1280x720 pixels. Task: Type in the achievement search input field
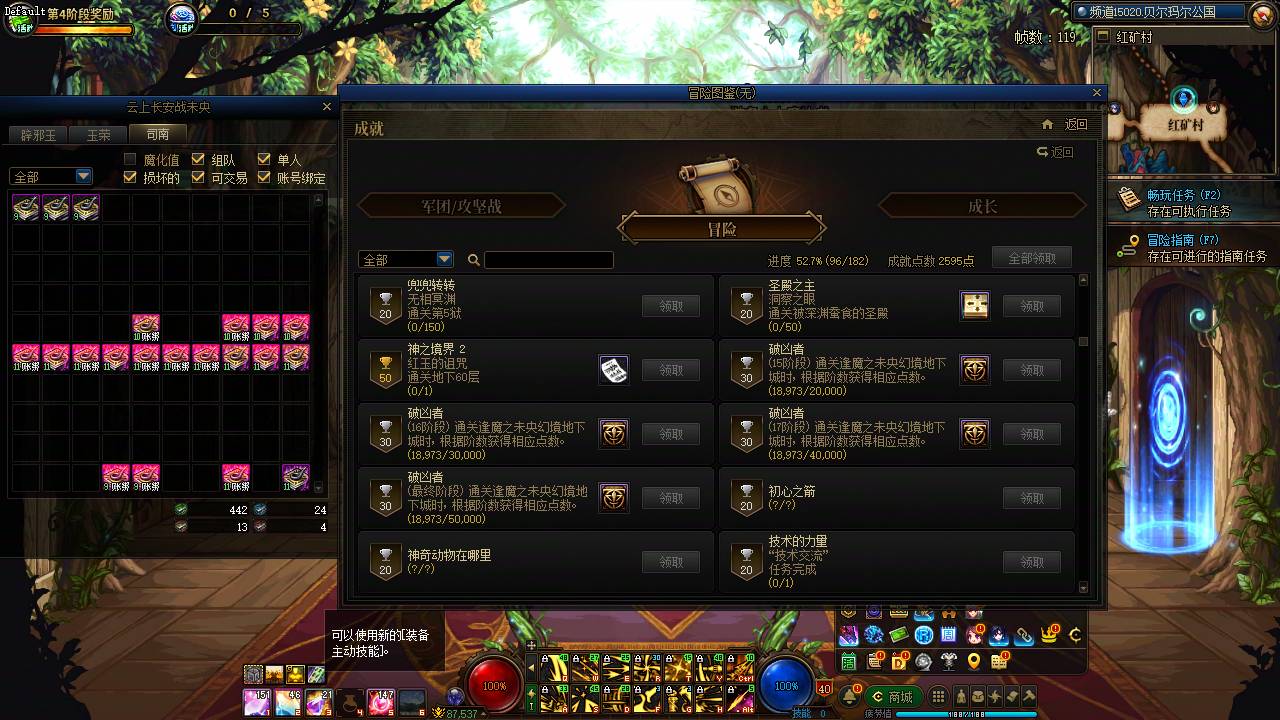pyautogui.click(x=548, y=259)
